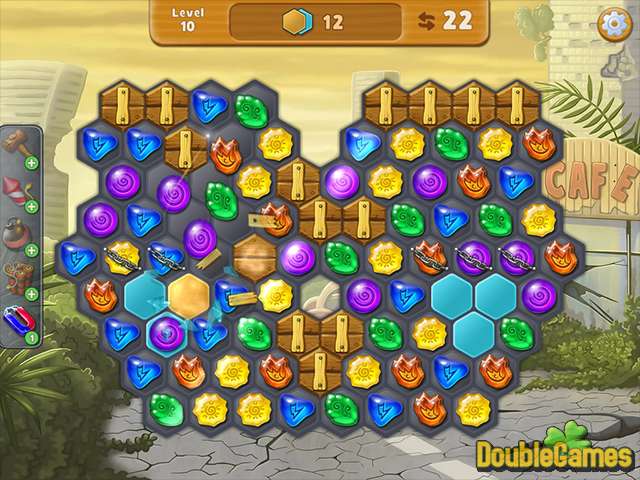Add more hammers with the plus badge
Screen dimensions: 640x480
point(31,162)
